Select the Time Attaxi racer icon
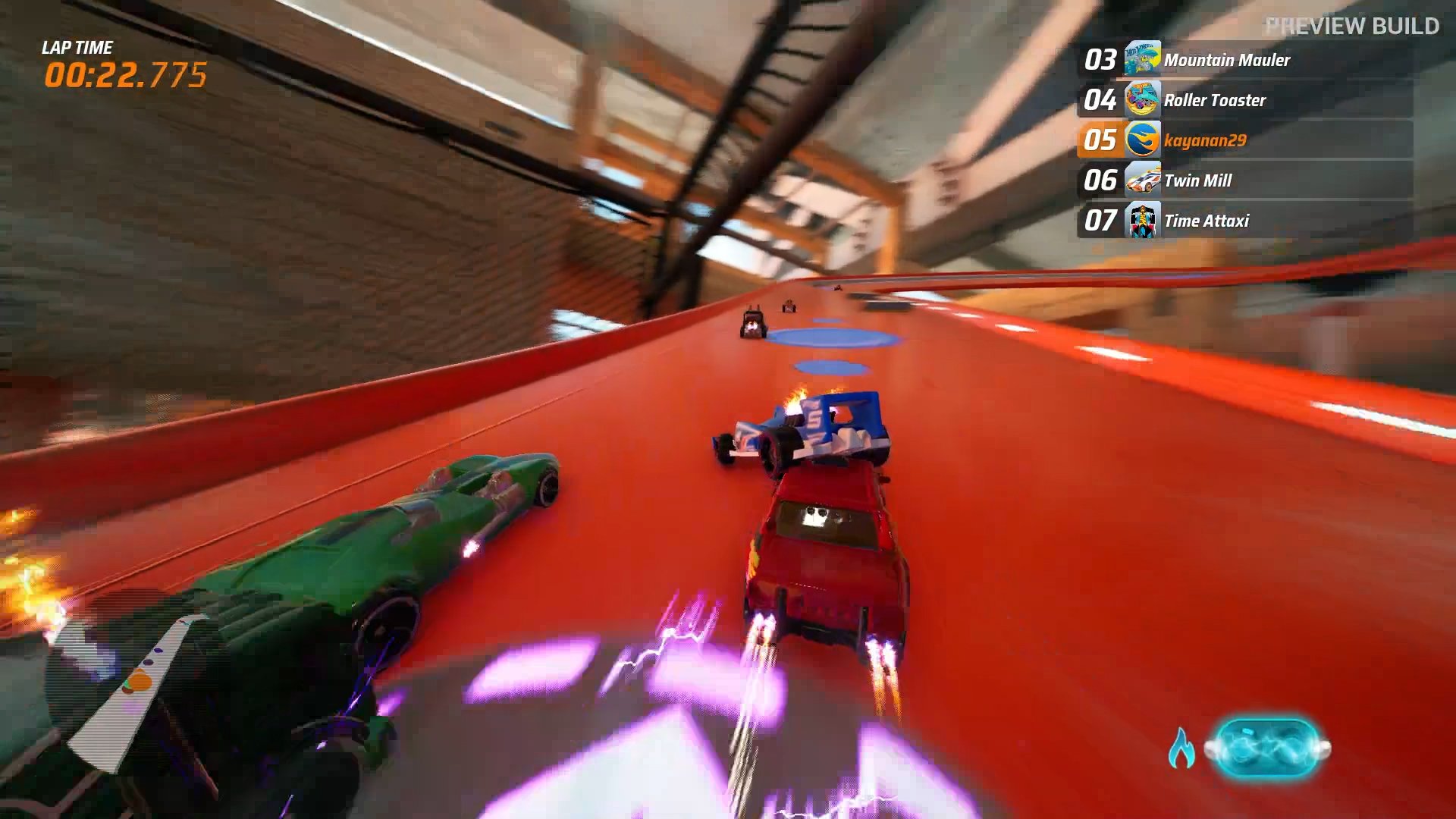The image size is (1456, 819). click(1141, 221)
